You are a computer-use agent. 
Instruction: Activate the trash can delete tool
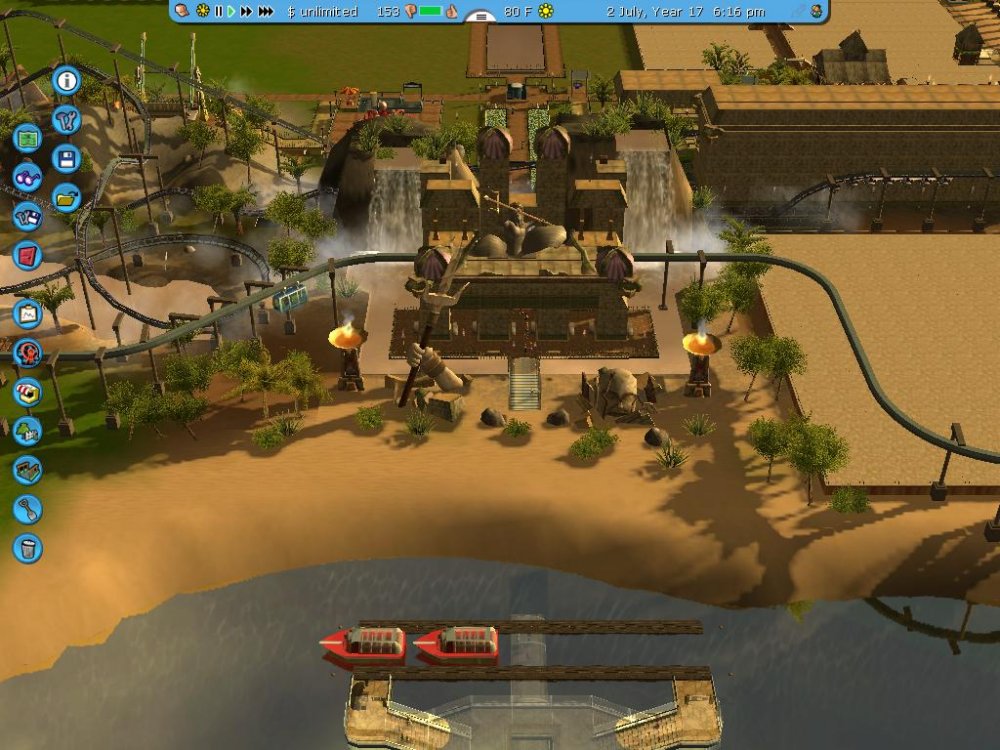click(x=27, y=548)
